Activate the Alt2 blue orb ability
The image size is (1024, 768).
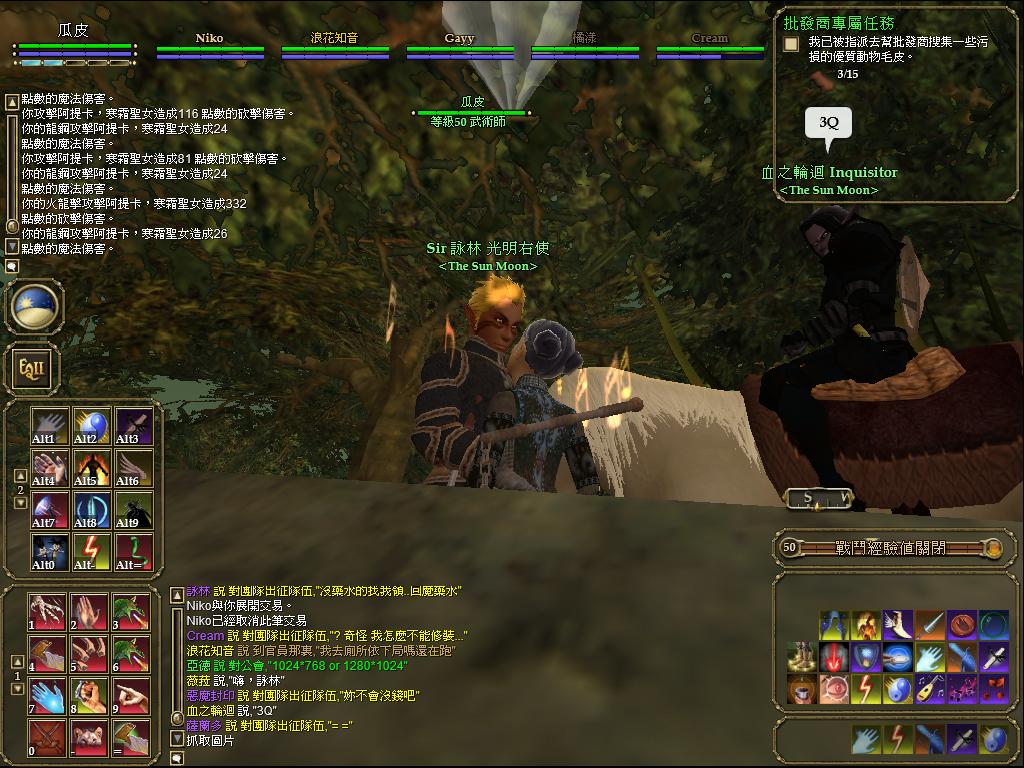[x=91, y=426]
